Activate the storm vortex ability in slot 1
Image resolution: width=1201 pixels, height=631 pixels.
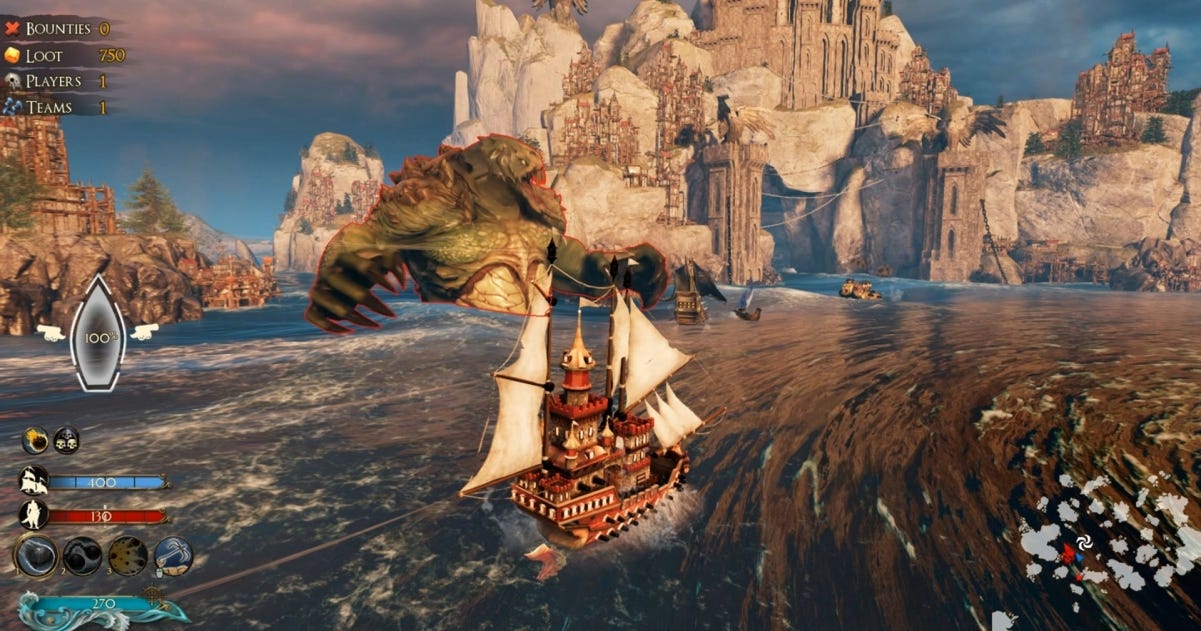35,555
